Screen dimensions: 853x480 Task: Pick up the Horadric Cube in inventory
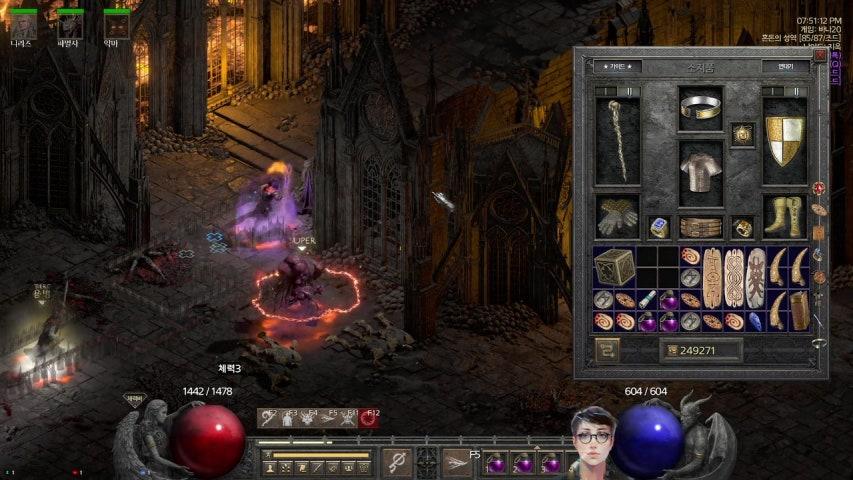(x=613, y=266)
